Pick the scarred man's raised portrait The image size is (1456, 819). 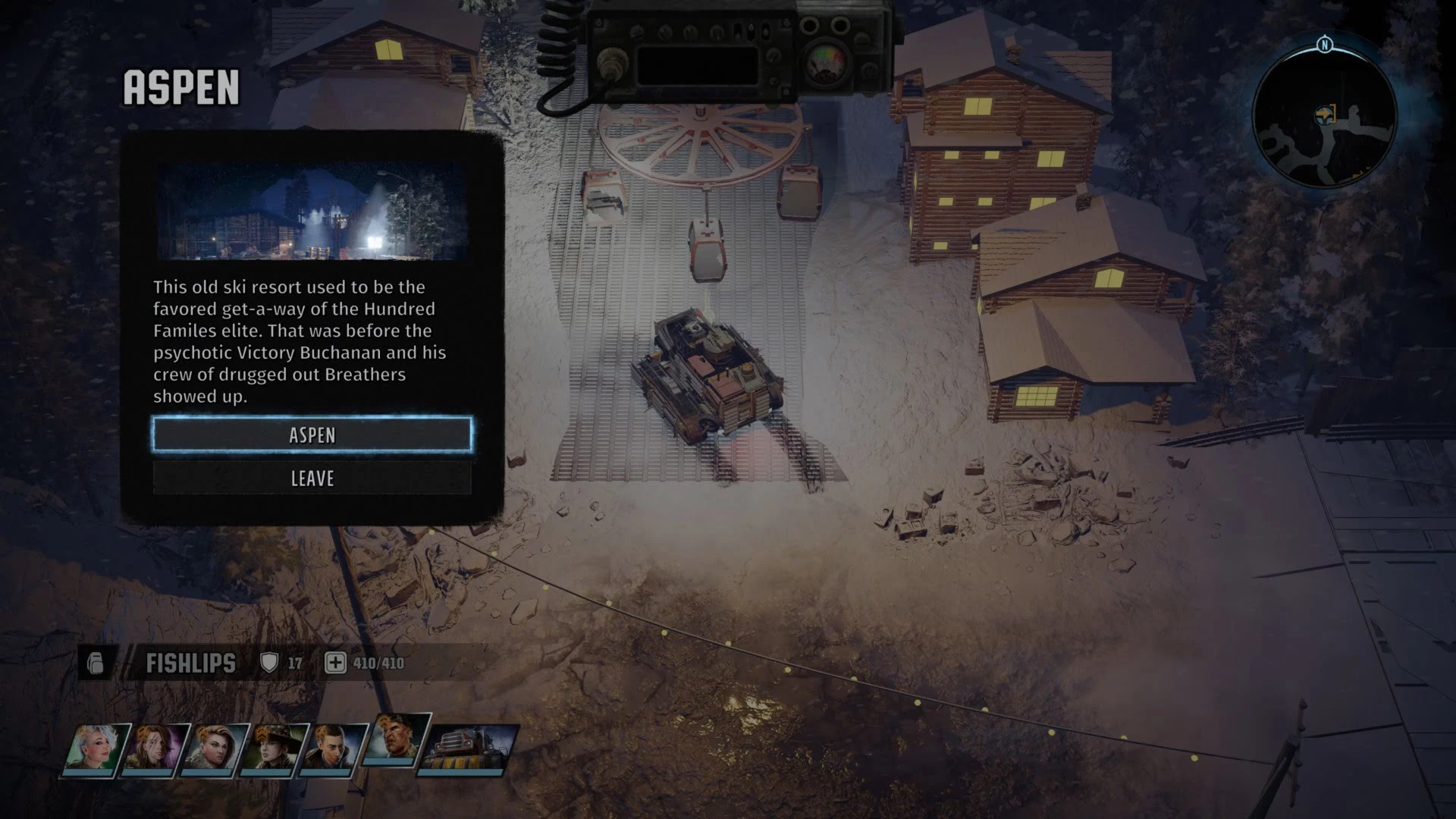pos(395,739)
